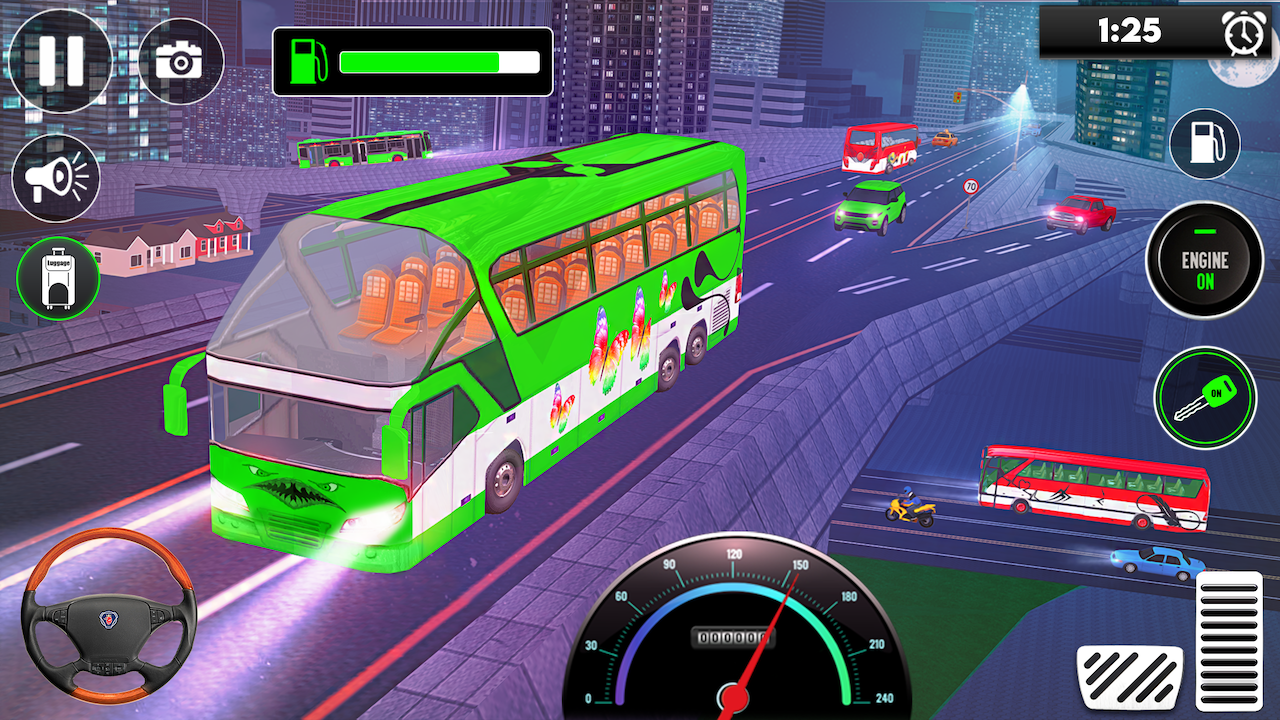The height and width of the screenshot is (720, 1280).
Task: Click the green fuel level bar
Action: click(420, 61)
